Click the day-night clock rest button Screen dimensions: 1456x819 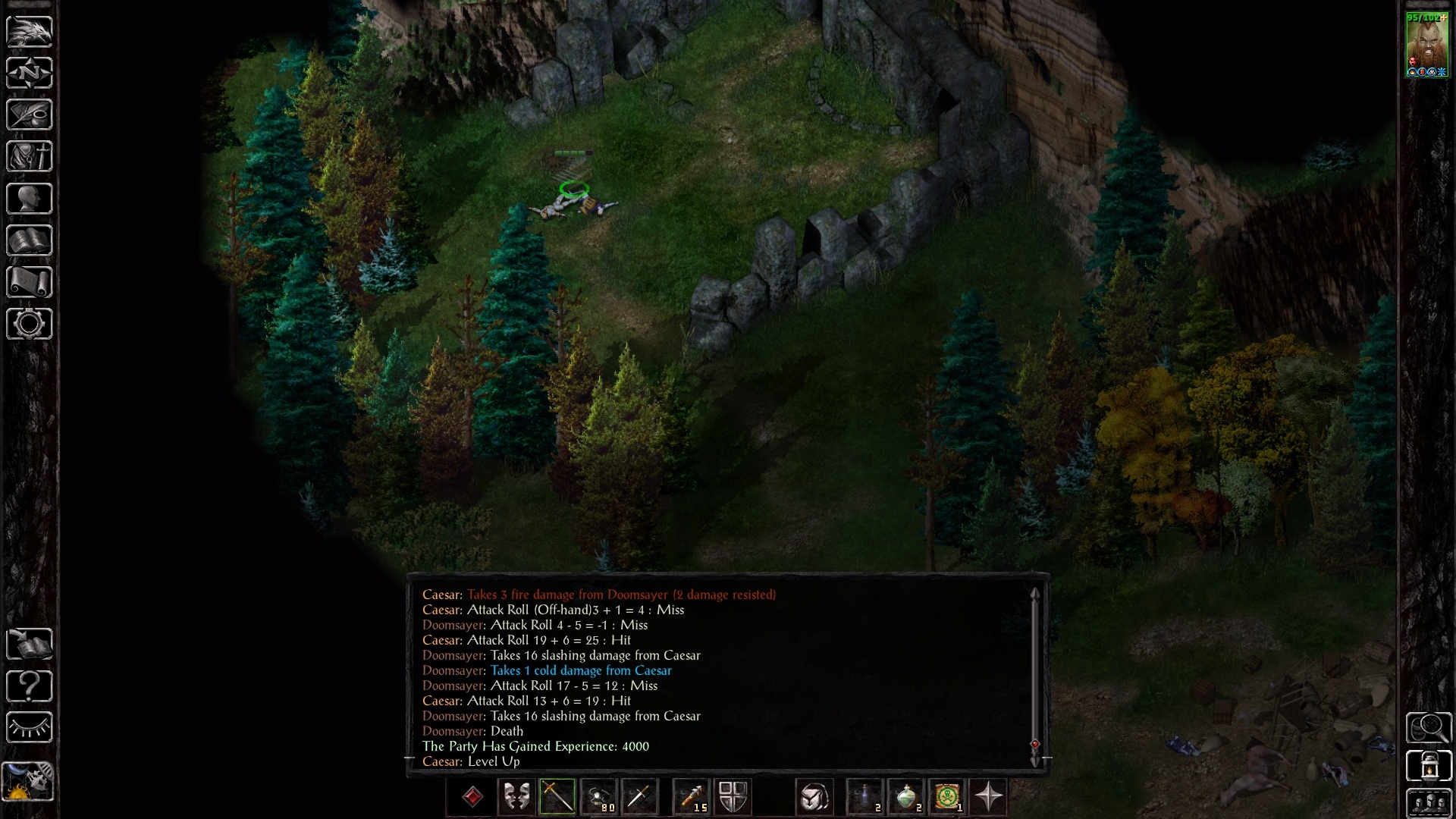click(x=28, y=780)
